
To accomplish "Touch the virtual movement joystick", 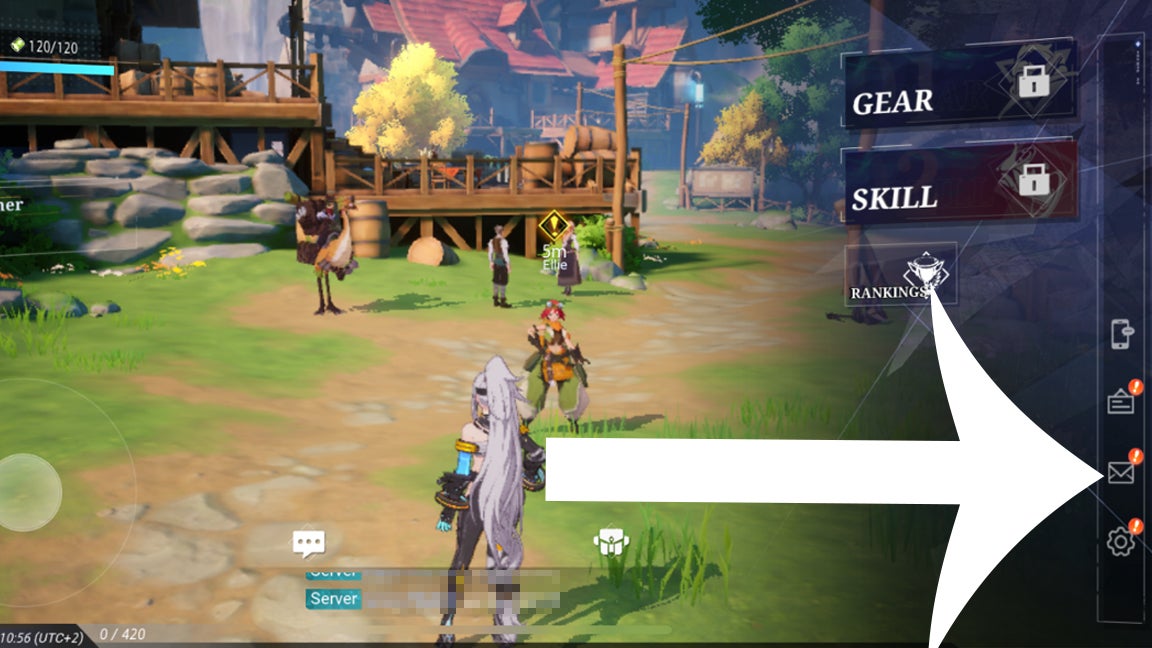I will (29, 492).
